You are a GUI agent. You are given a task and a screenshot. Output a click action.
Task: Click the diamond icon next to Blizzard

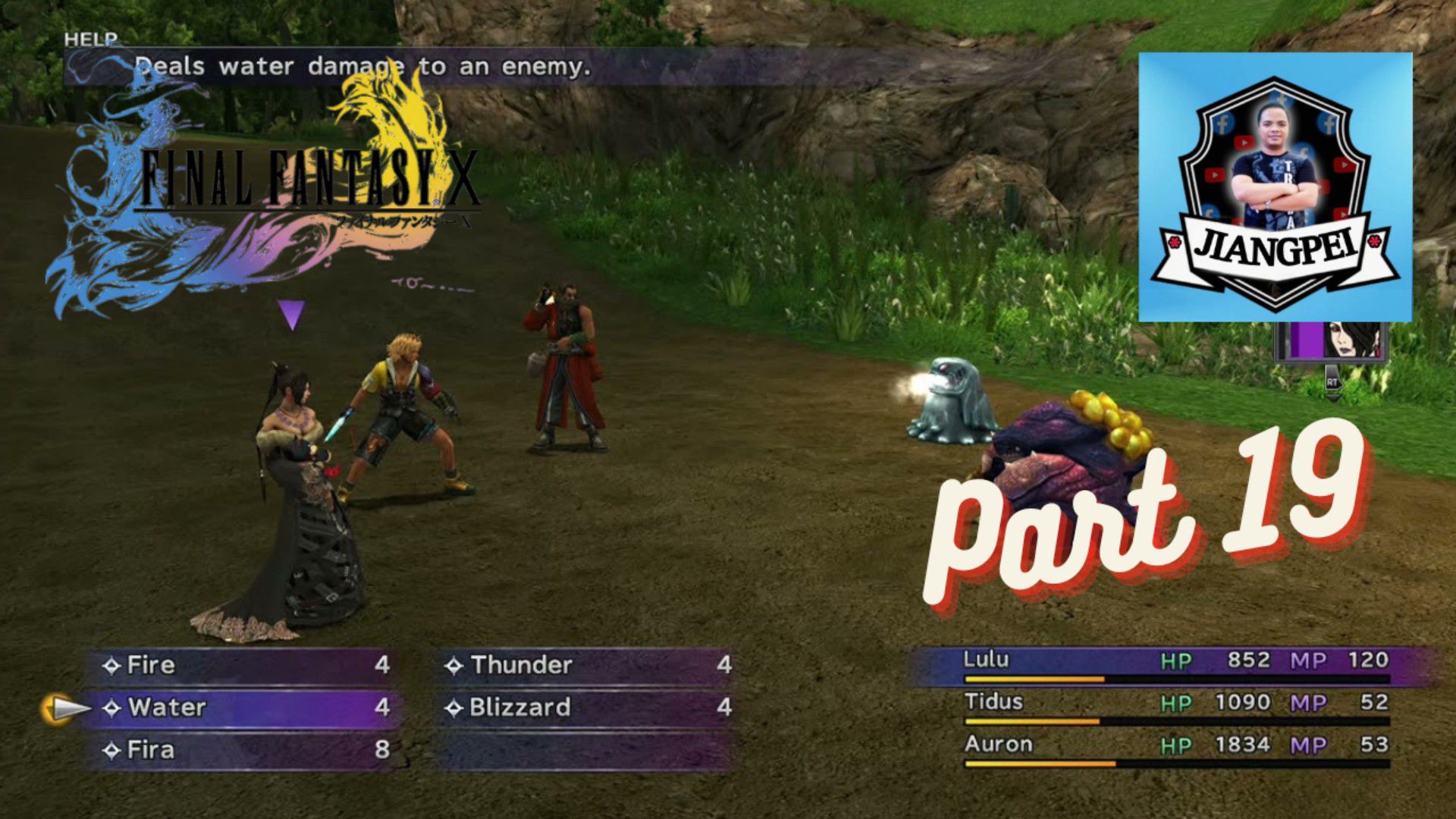455,708
